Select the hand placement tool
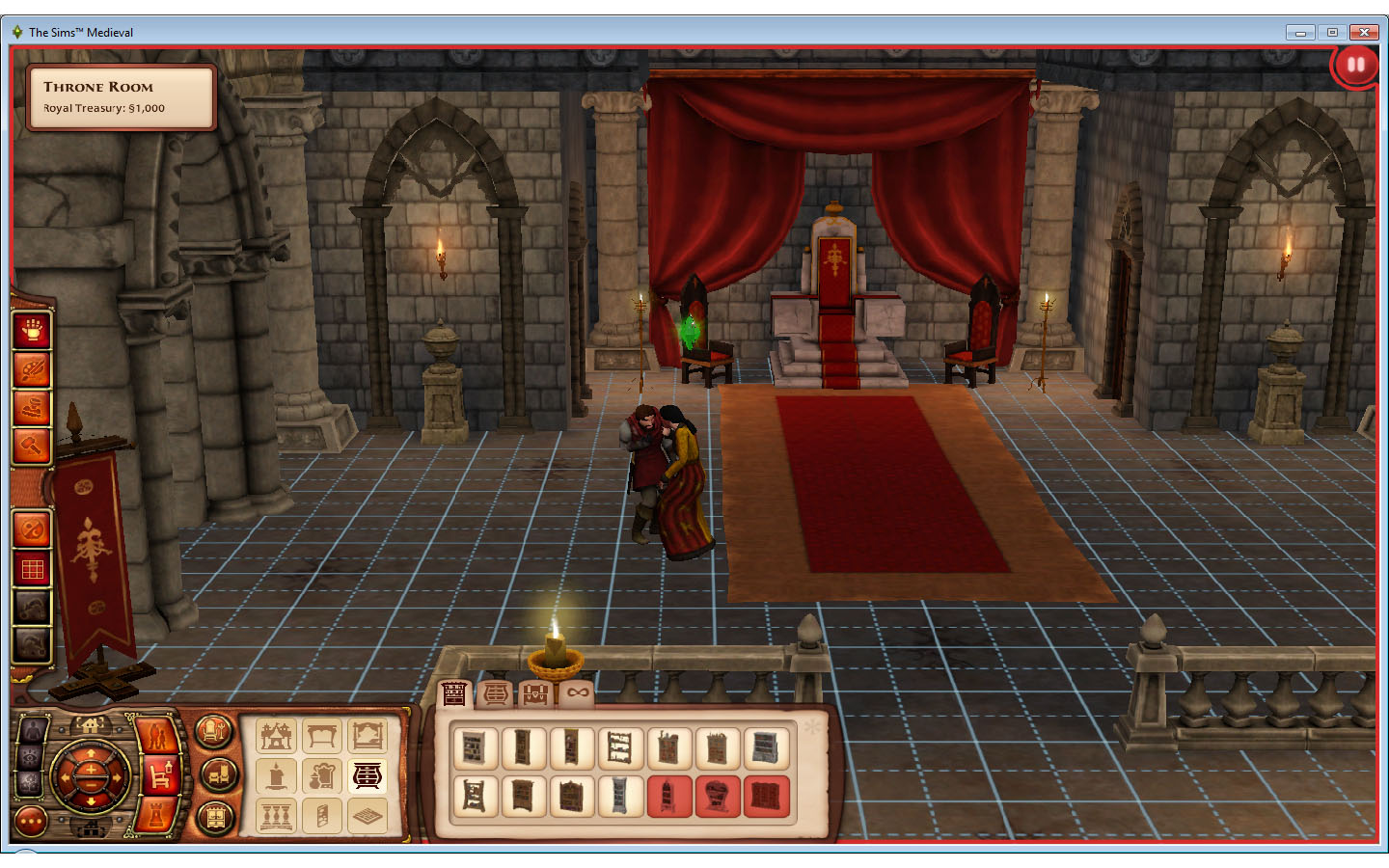This screenshot has width=1389, height=868. [x=32, y=331]
